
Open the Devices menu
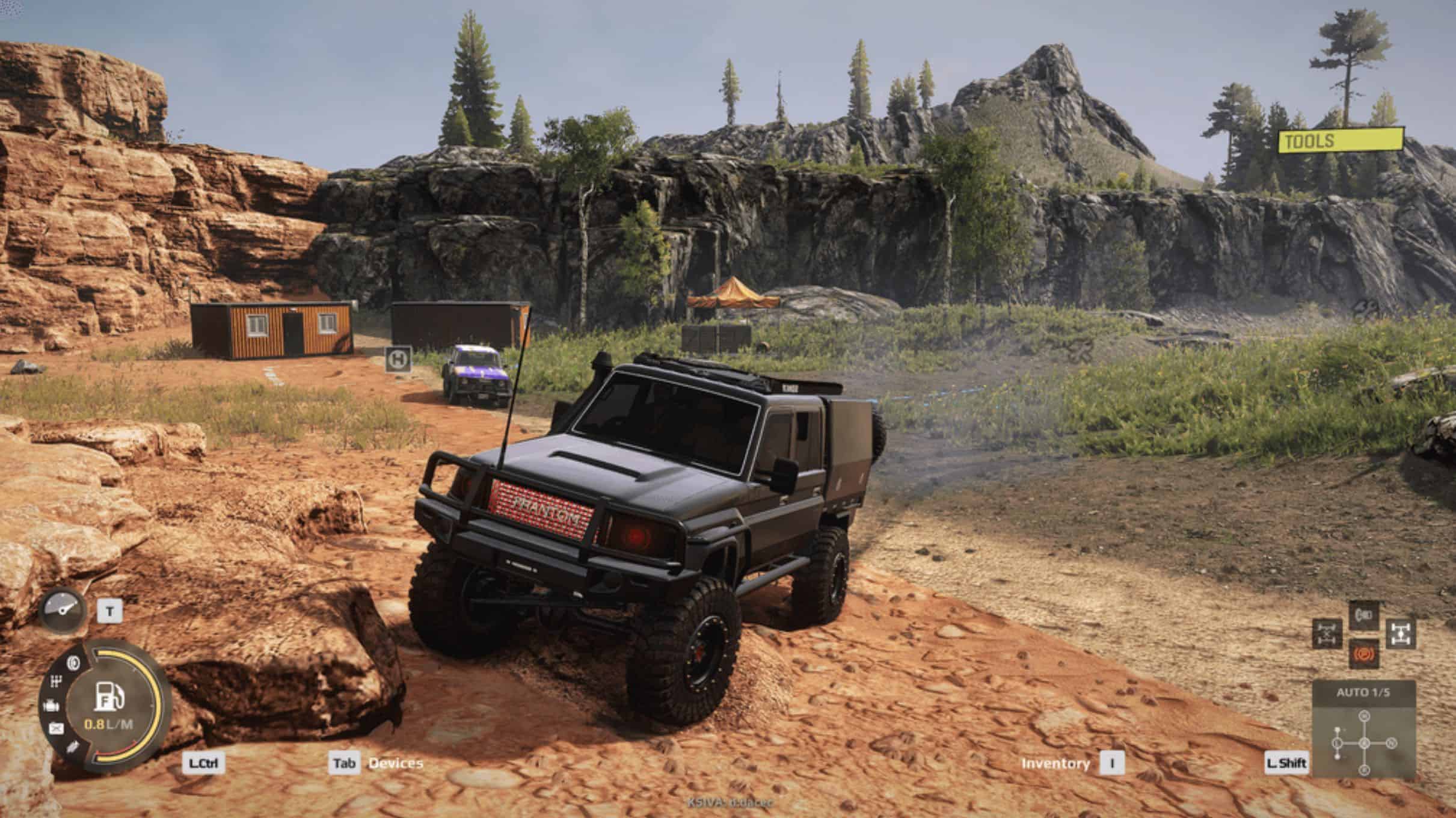(x=395, y=763)
